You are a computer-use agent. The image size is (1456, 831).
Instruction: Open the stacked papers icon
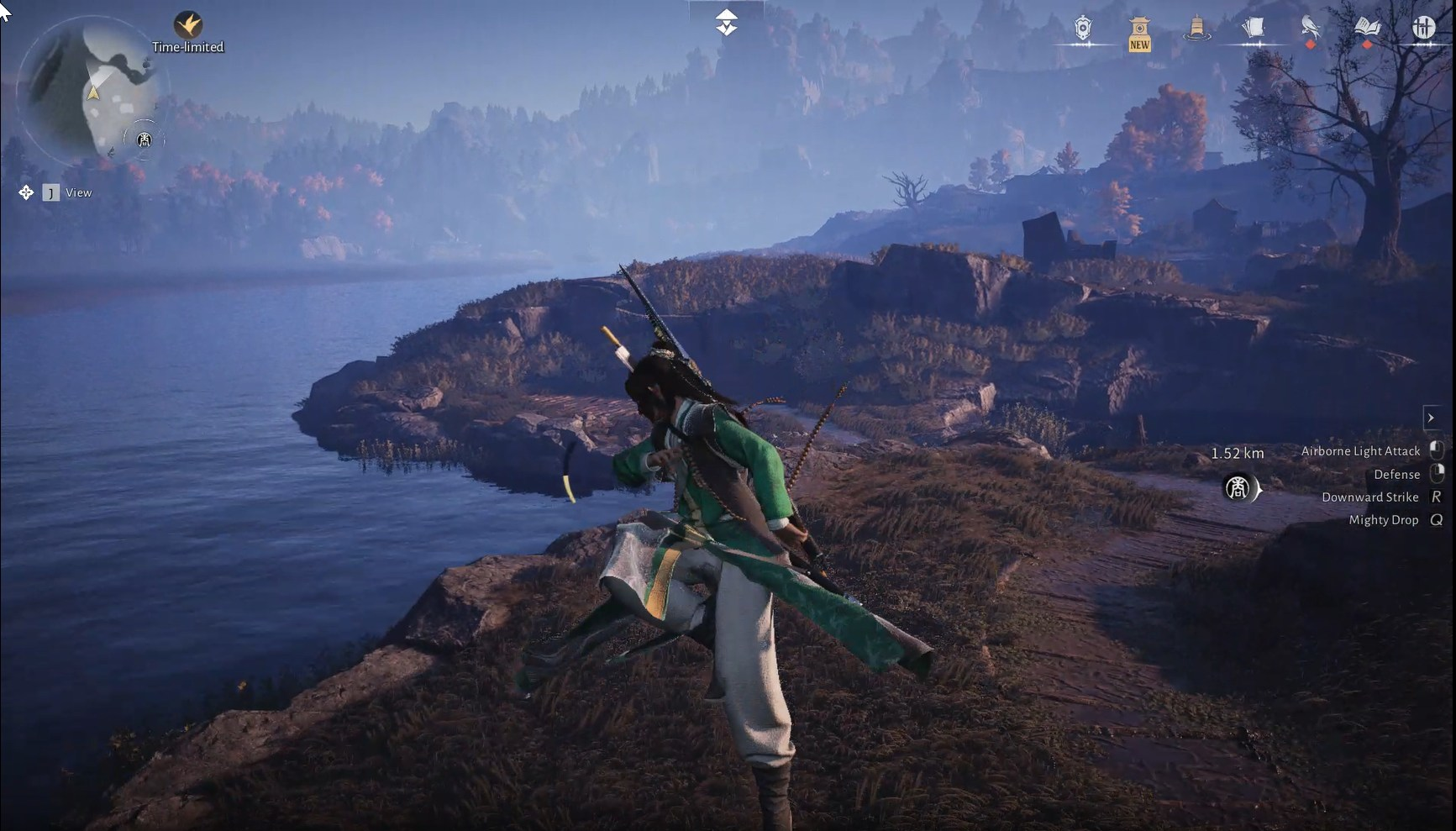(1253, 29)
